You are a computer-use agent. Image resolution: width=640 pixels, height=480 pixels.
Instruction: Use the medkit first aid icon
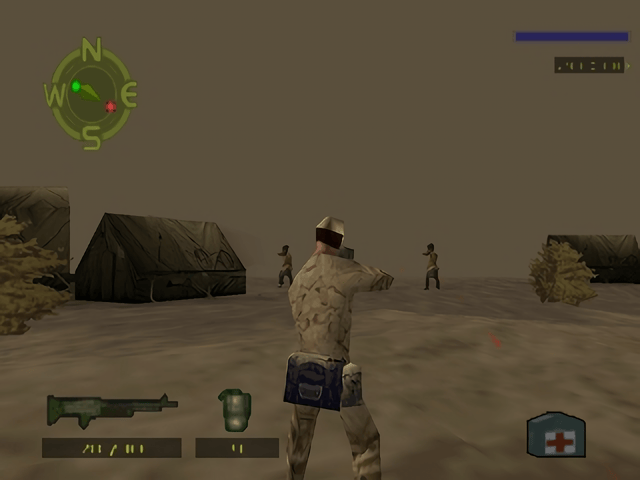556,435
